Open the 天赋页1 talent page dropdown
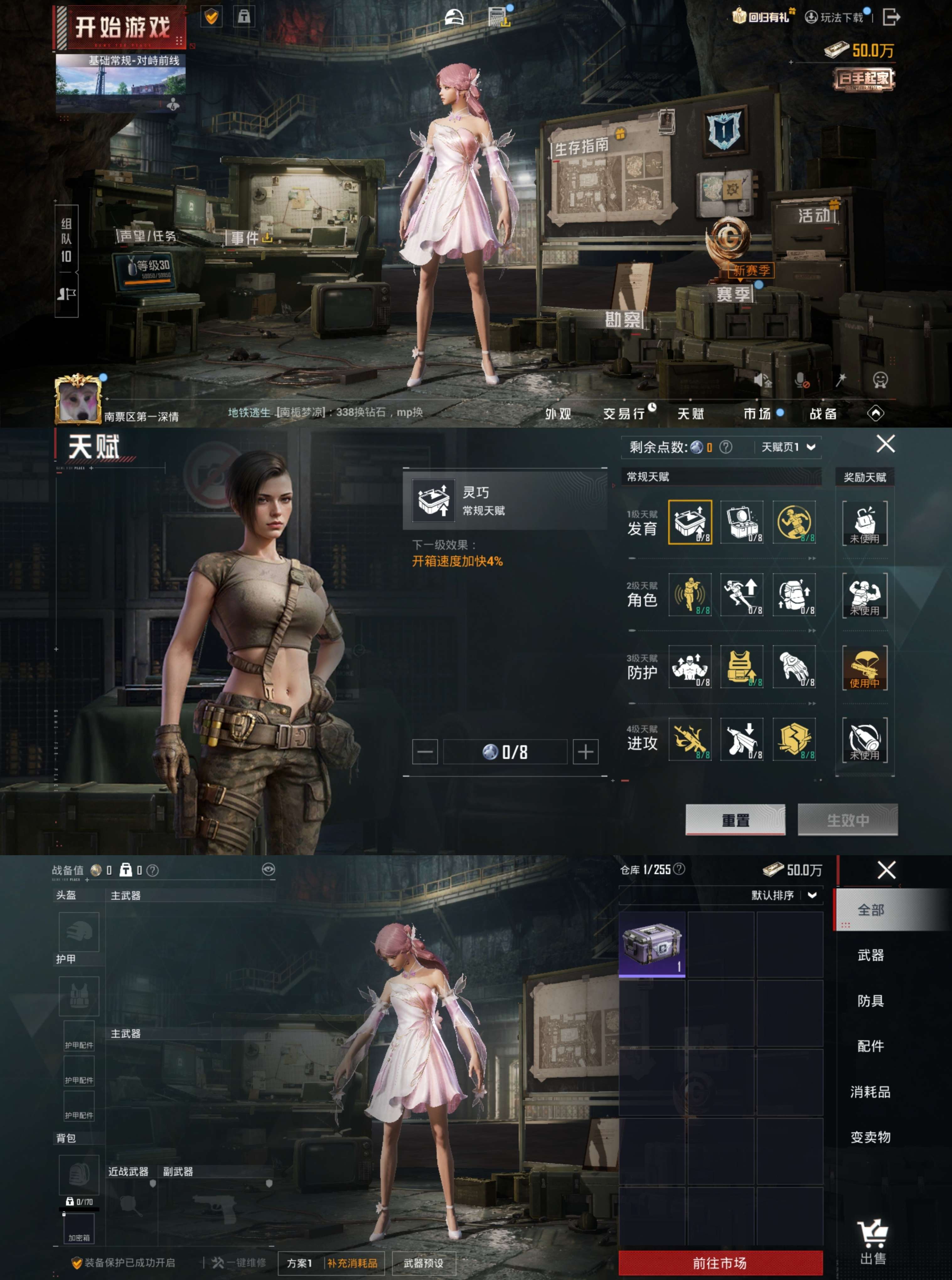Screen dimensions: 952x1280 (788, 447)
